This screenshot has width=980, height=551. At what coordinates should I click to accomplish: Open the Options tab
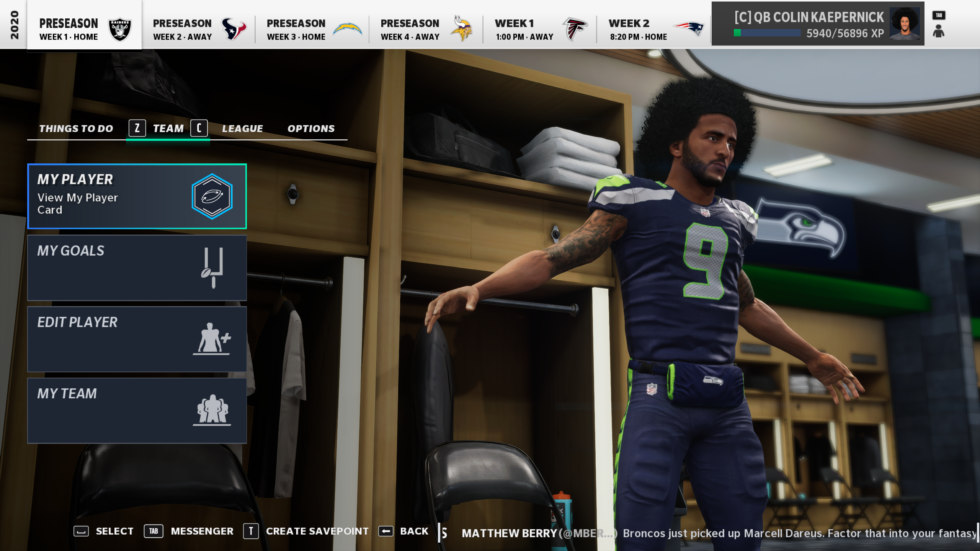coord(311,129)
